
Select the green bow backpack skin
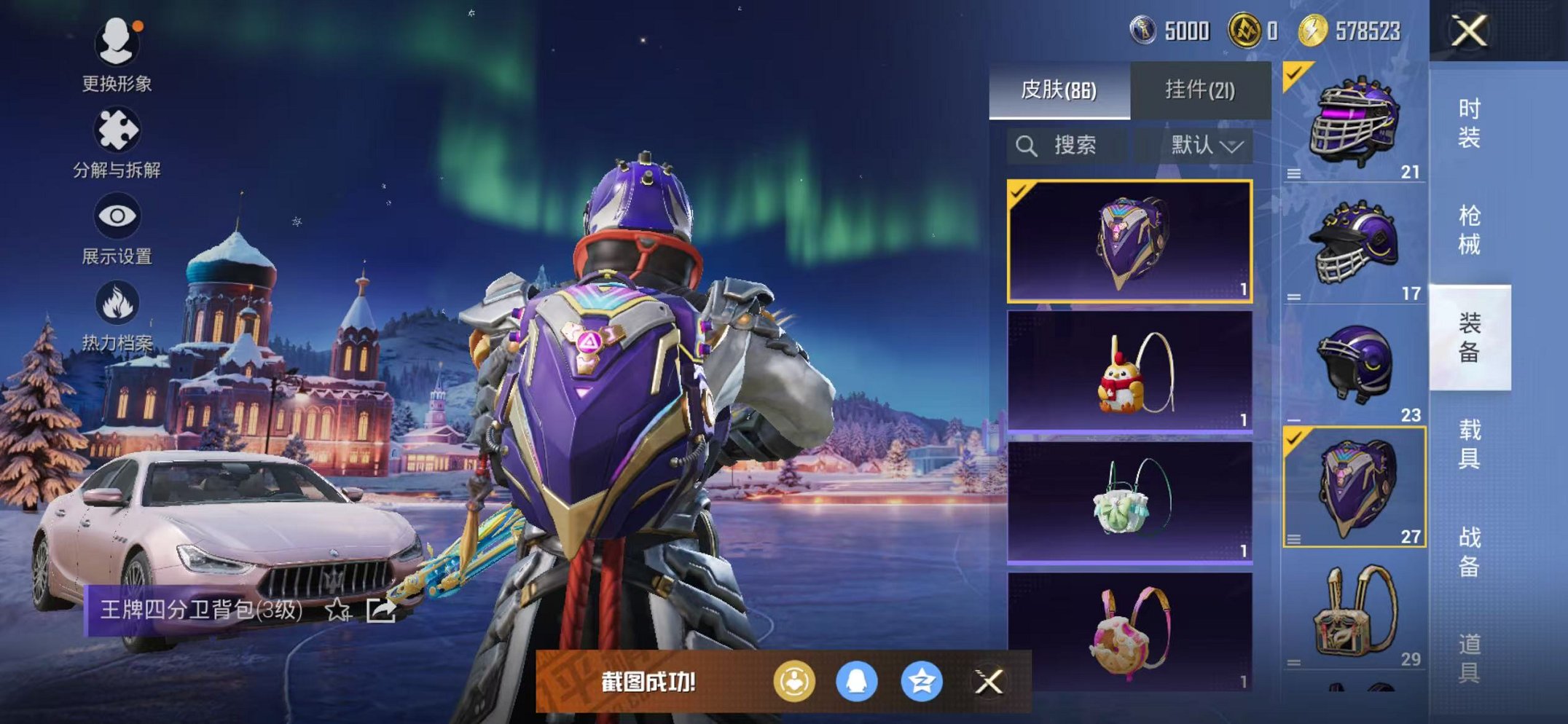coord(1129,503)
